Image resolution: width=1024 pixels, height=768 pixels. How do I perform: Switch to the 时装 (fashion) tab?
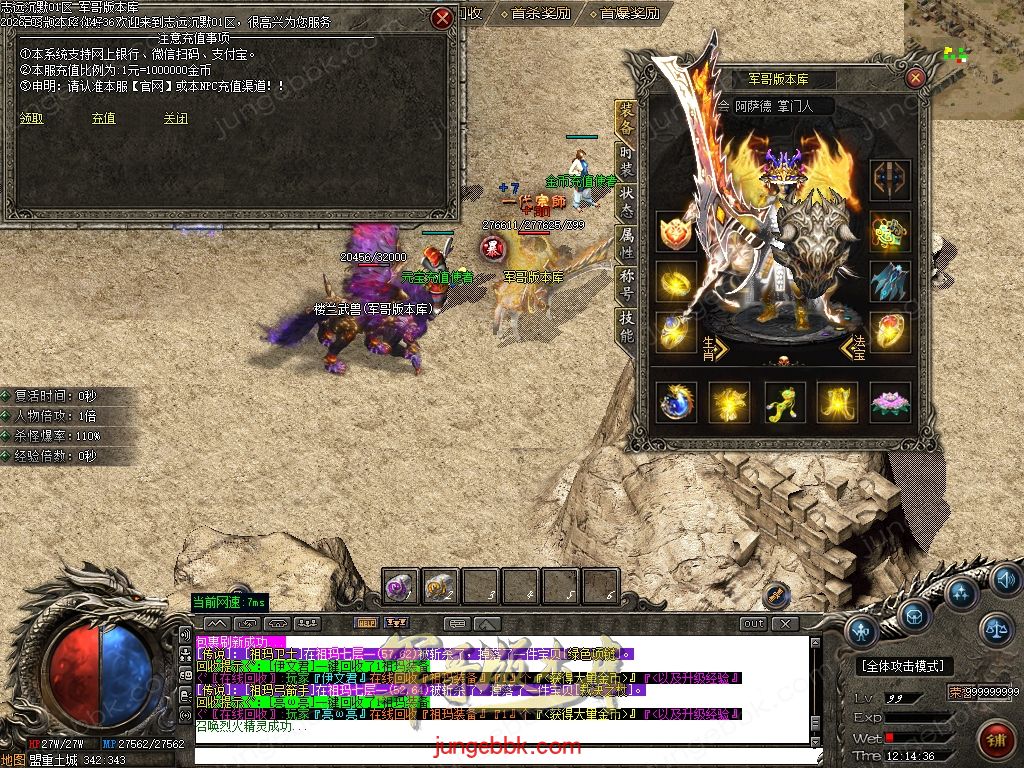point(627,161)
